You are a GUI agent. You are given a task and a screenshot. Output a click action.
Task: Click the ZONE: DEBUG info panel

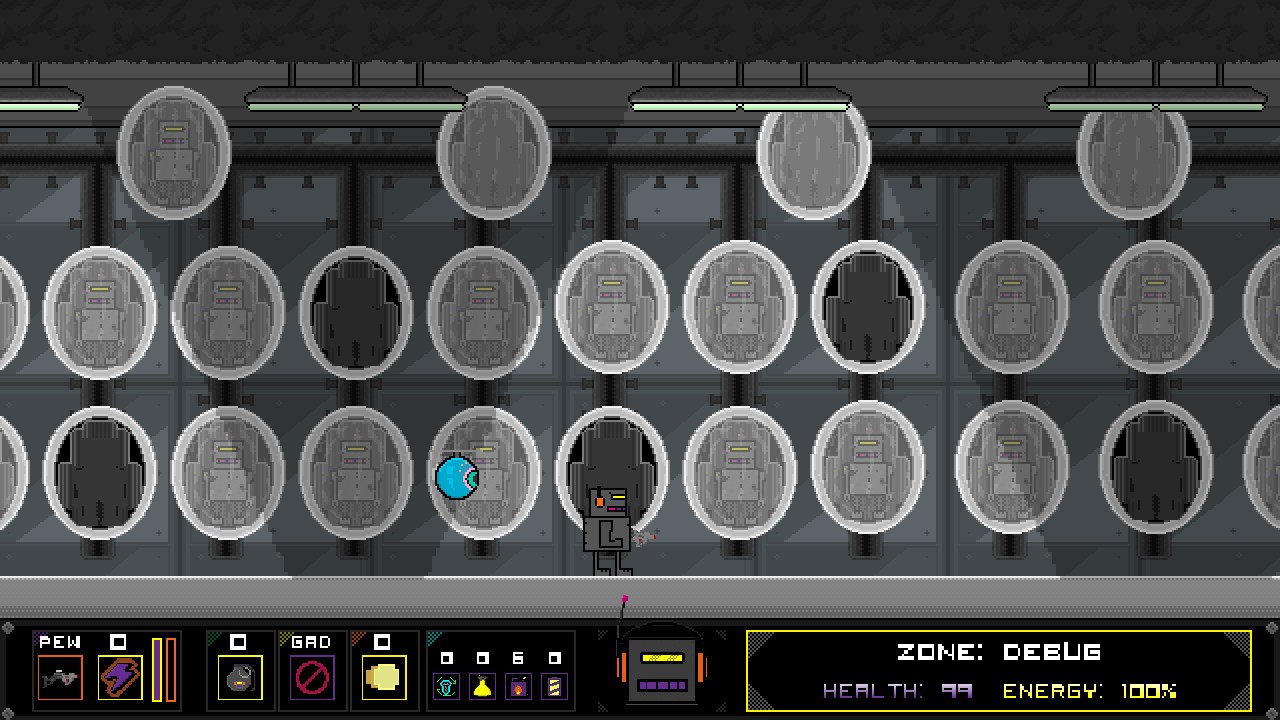click(1000, 652)
